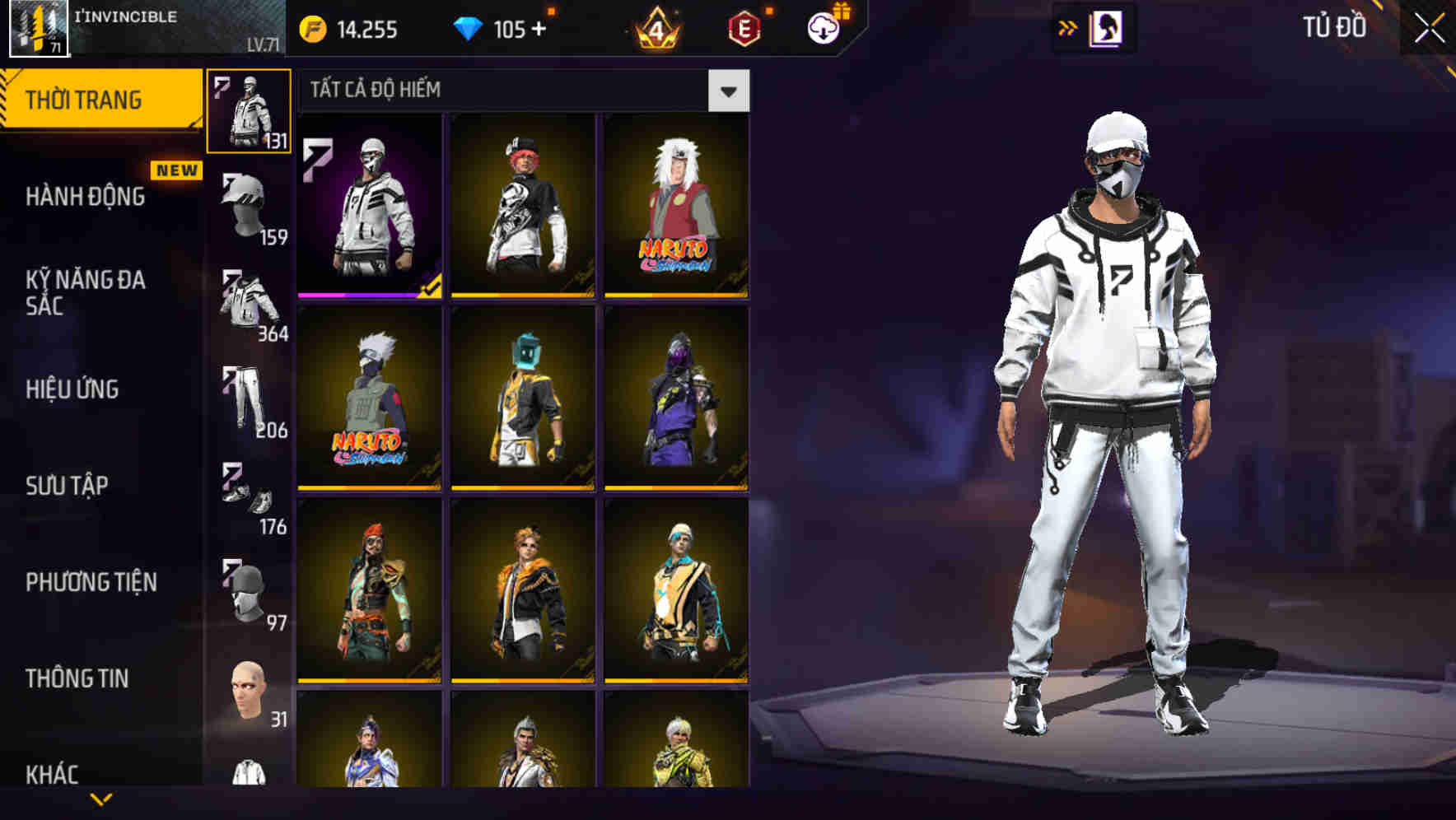This screenshot has width=1456, height=820.
Task: Select the rank crown level 4 icon
Action: [659, 31]
